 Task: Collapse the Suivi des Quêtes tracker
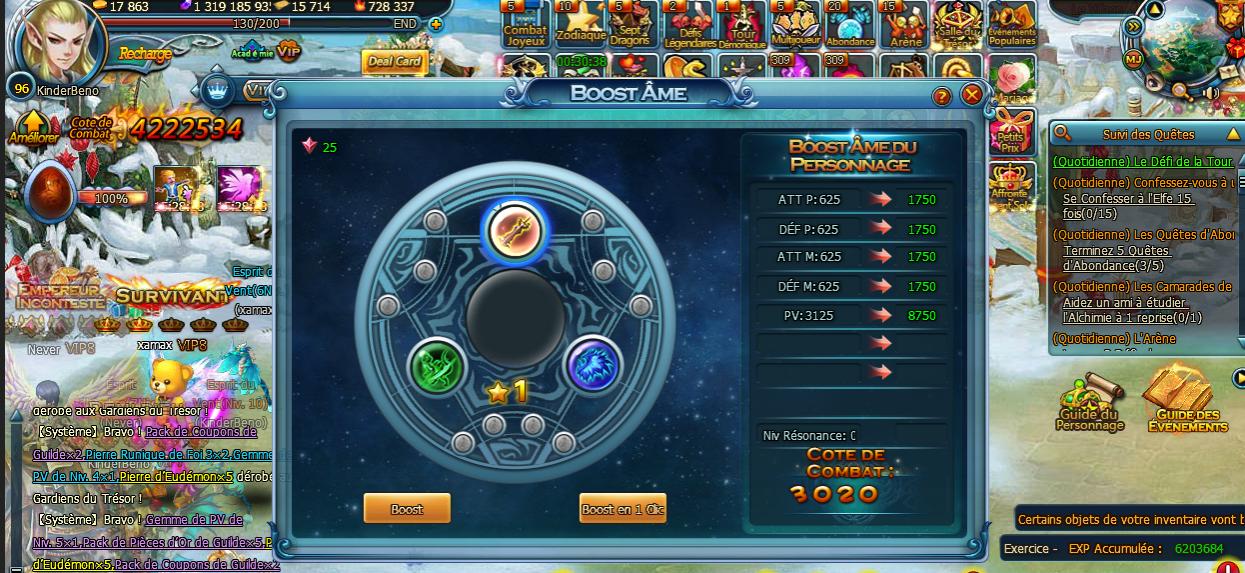(x=1232, y=134)
